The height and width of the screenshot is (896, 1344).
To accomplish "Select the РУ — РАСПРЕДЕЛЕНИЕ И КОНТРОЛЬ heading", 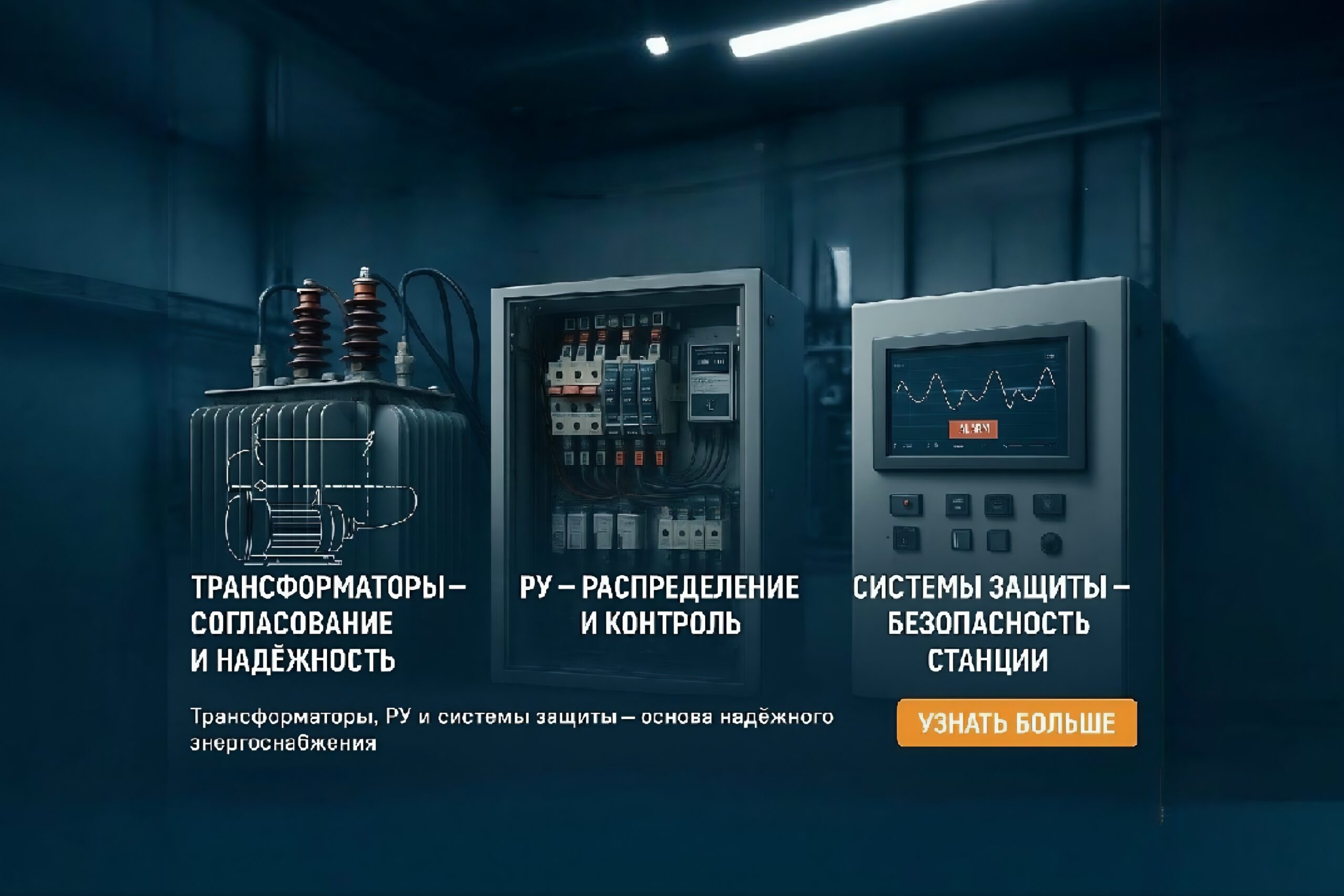I will 660,607.
